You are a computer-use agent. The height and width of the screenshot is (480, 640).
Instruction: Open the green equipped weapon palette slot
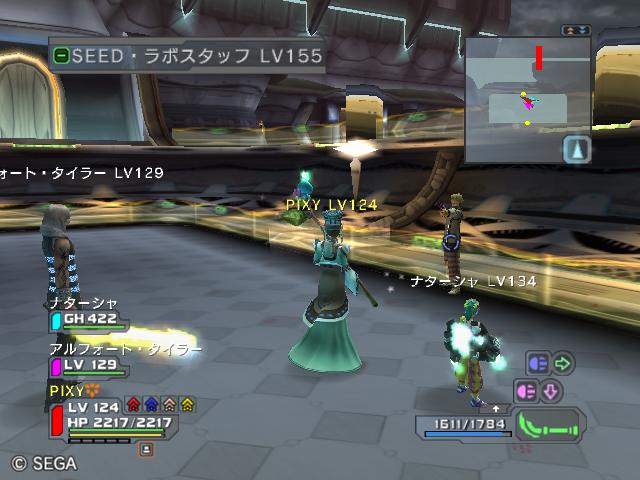pos(549,425)
